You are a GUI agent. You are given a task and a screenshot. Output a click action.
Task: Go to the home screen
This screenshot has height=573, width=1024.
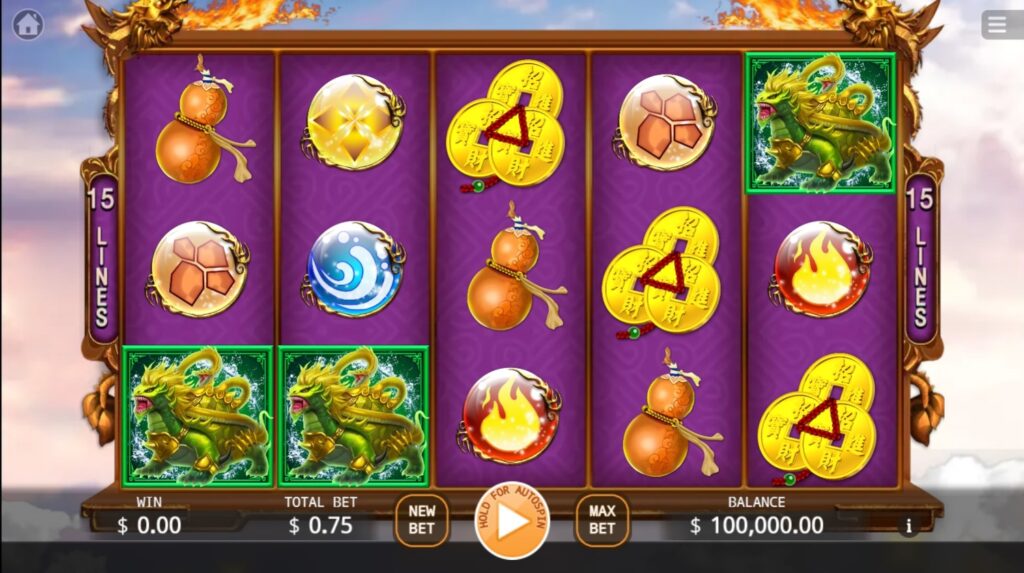[28, 24]
